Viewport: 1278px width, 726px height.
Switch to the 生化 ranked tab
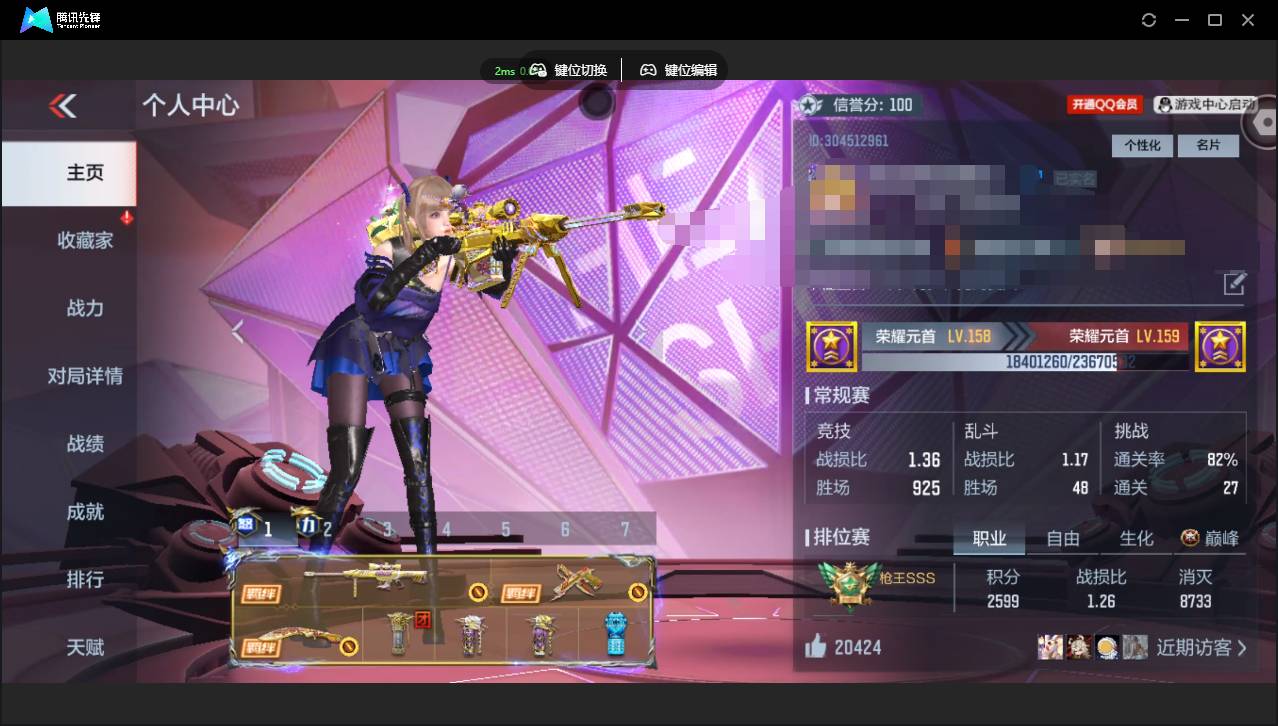(1136, 539)
